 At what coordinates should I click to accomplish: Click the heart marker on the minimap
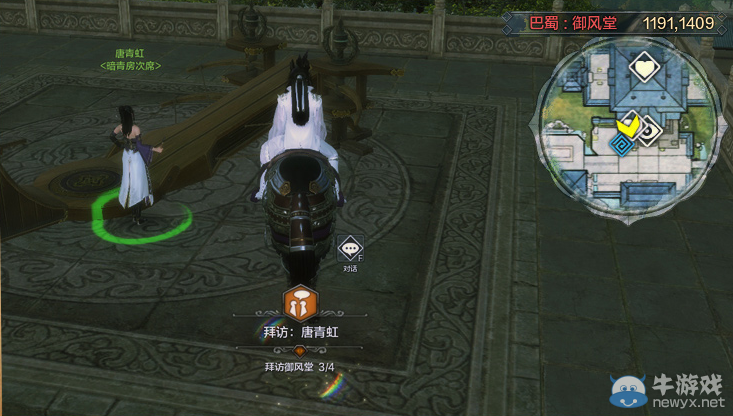coord(644,70)
